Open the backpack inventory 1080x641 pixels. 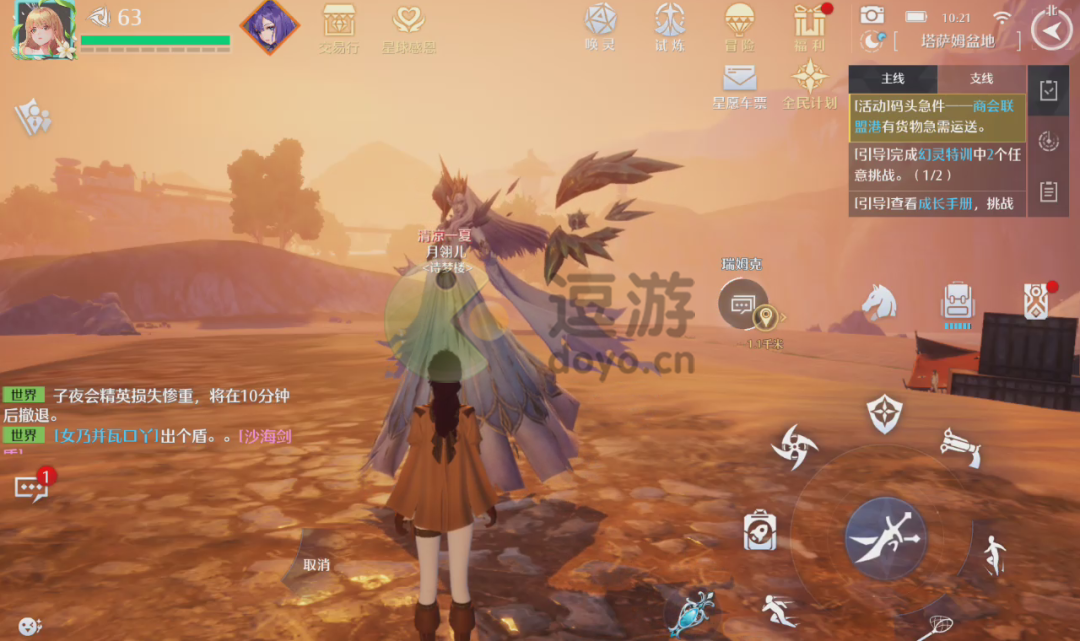(x=957, y=302)
